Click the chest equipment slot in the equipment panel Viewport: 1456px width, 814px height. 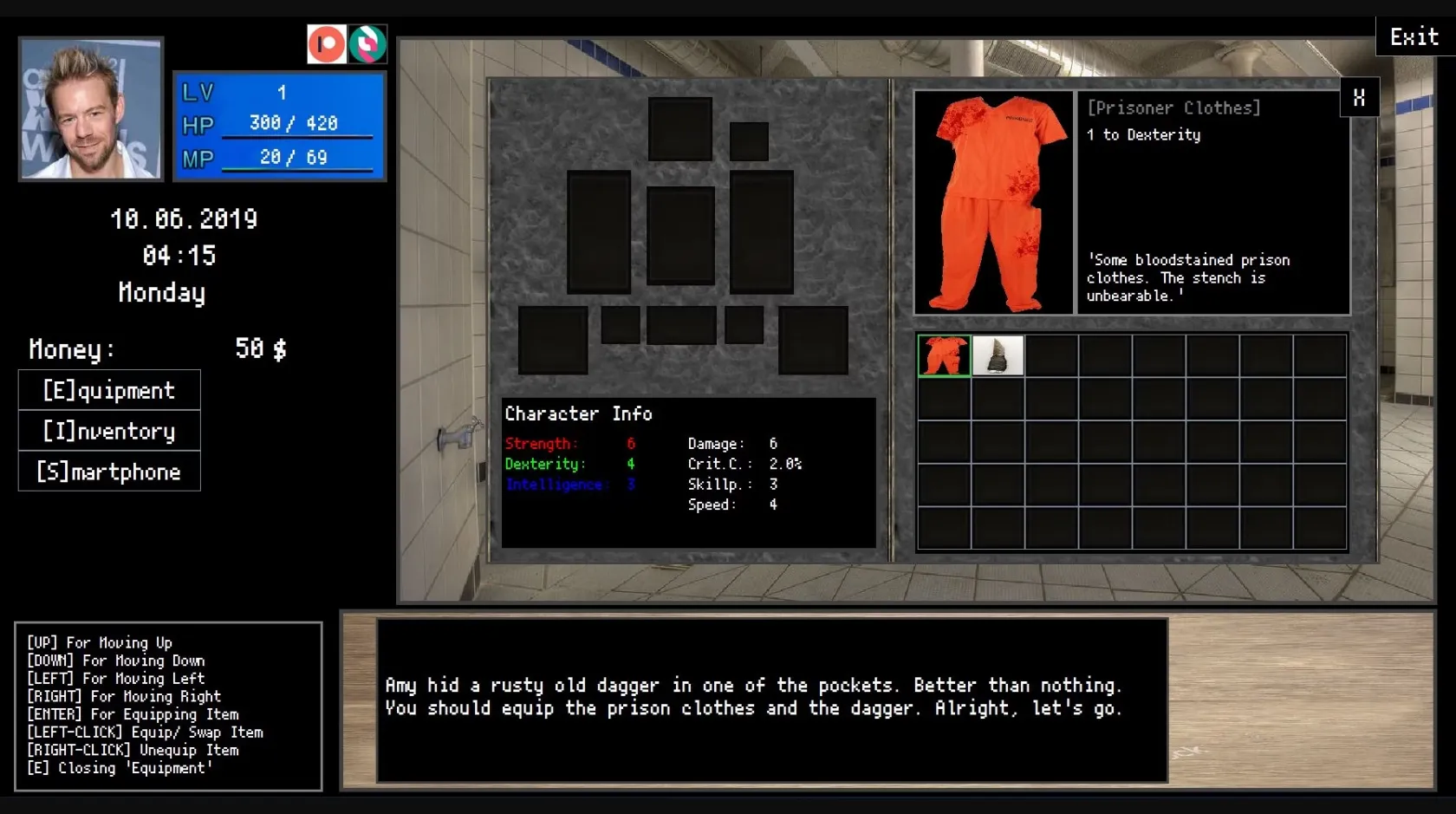tap(681, 234)
